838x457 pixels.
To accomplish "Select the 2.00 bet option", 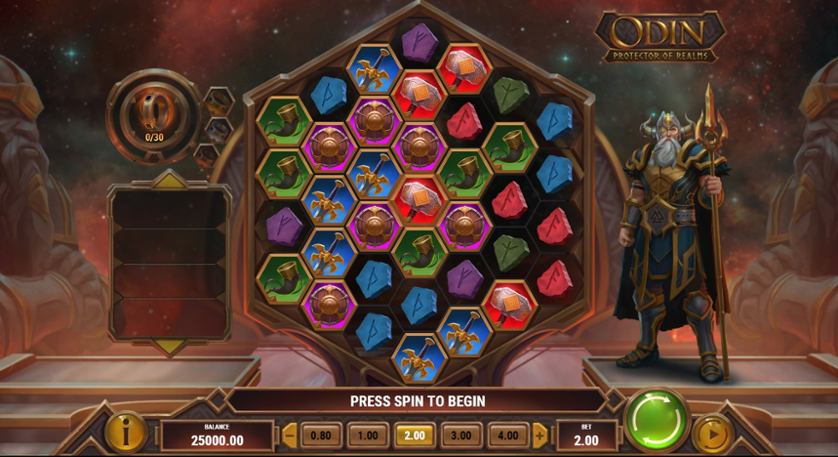I will coord(414,435).
